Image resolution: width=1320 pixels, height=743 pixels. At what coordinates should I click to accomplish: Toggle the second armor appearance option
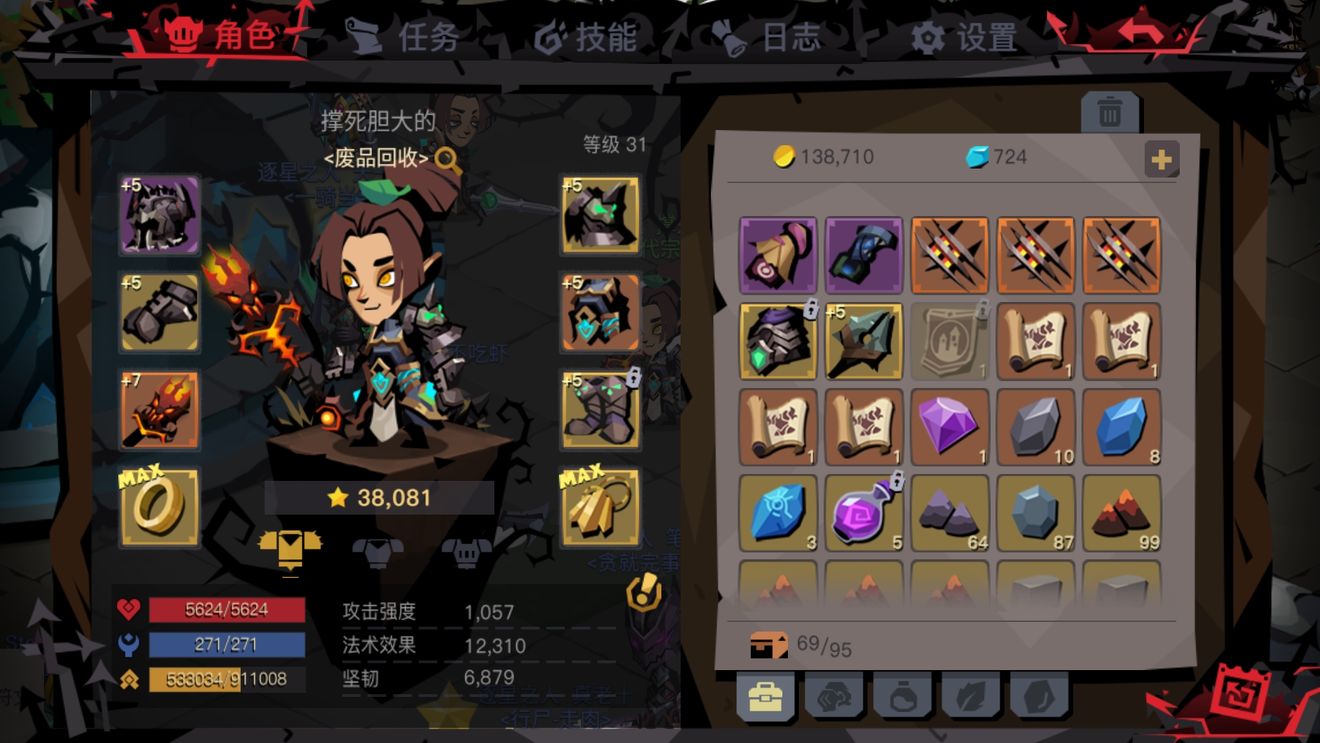point(375,545)
